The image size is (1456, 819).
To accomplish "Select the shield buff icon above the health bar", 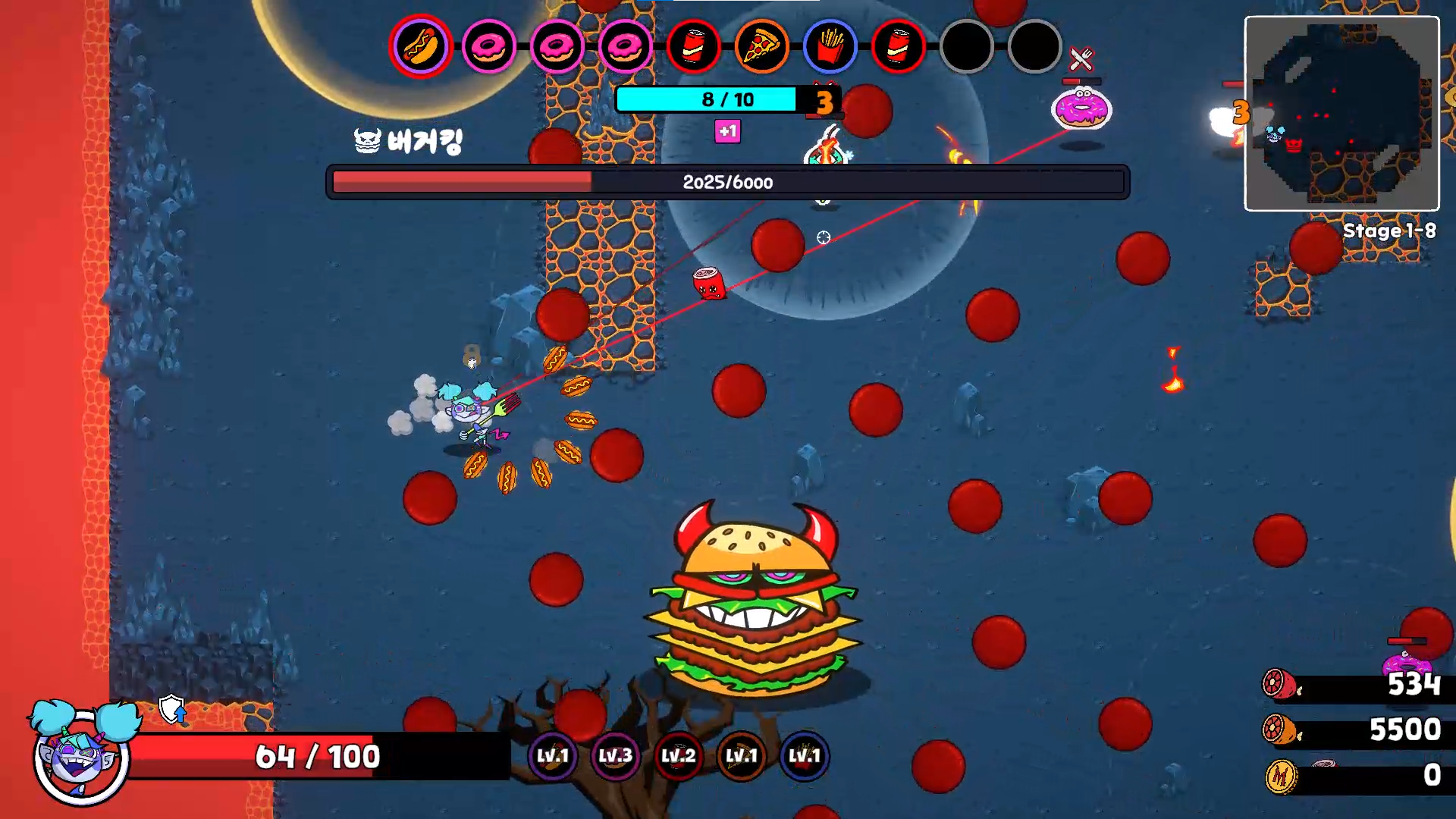I will 172,710.
